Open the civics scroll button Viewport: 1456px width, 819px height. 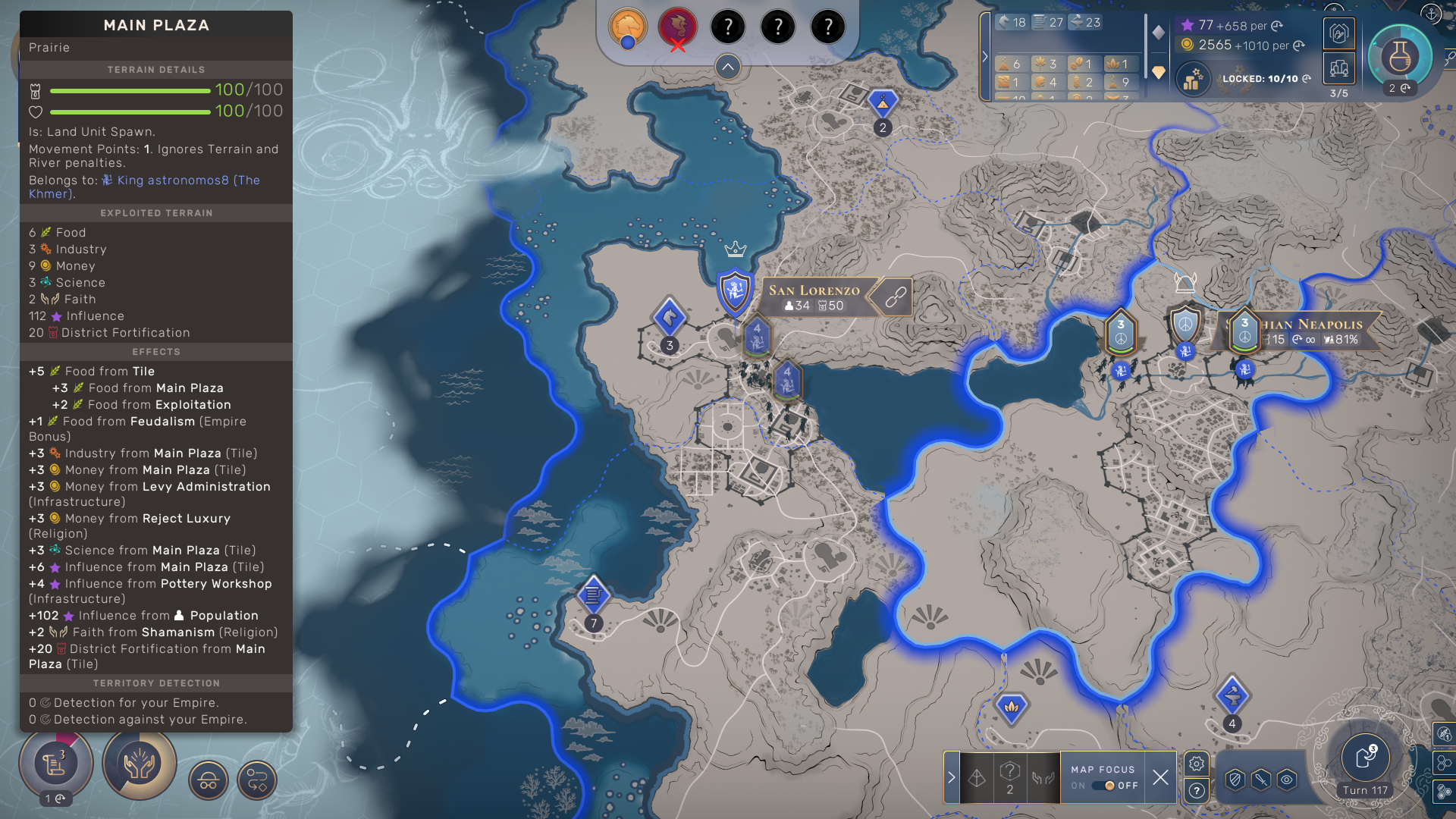click(55, 763)
